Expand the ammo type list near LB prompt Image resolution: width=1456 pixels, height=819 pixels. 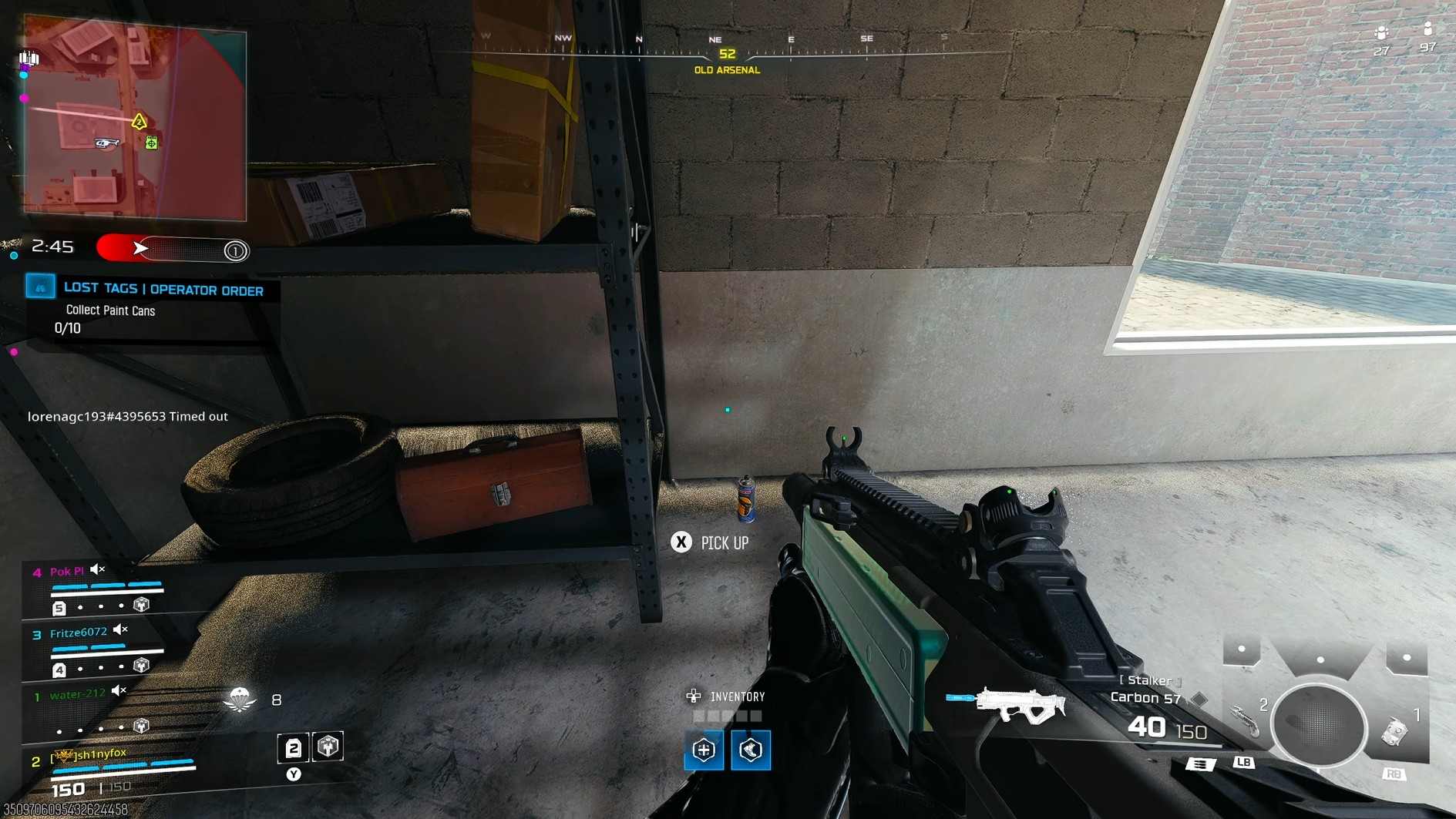coord(1201,765)
